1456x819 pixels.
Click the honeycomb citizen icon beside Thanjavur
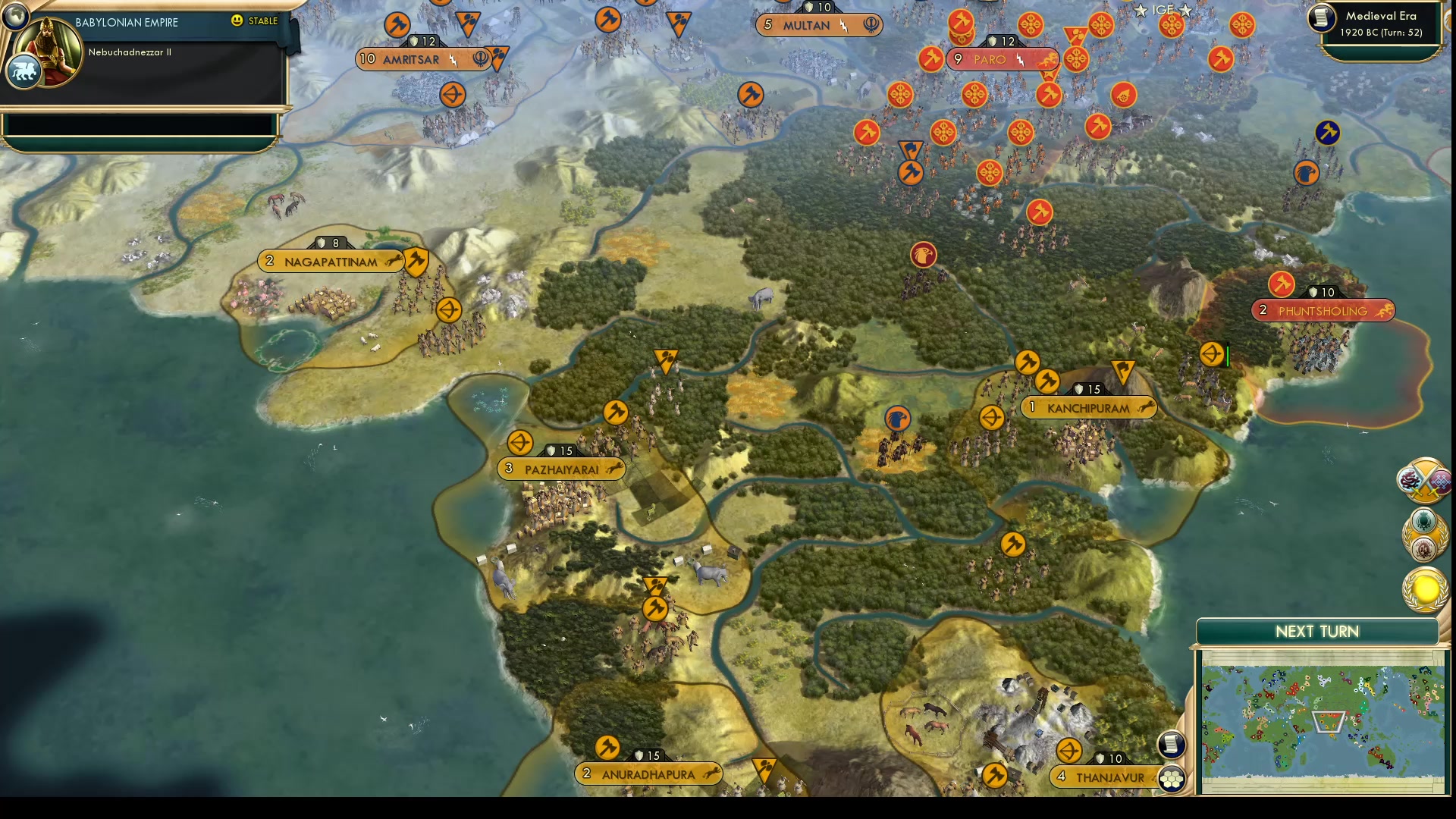[x=1172, y=780]
